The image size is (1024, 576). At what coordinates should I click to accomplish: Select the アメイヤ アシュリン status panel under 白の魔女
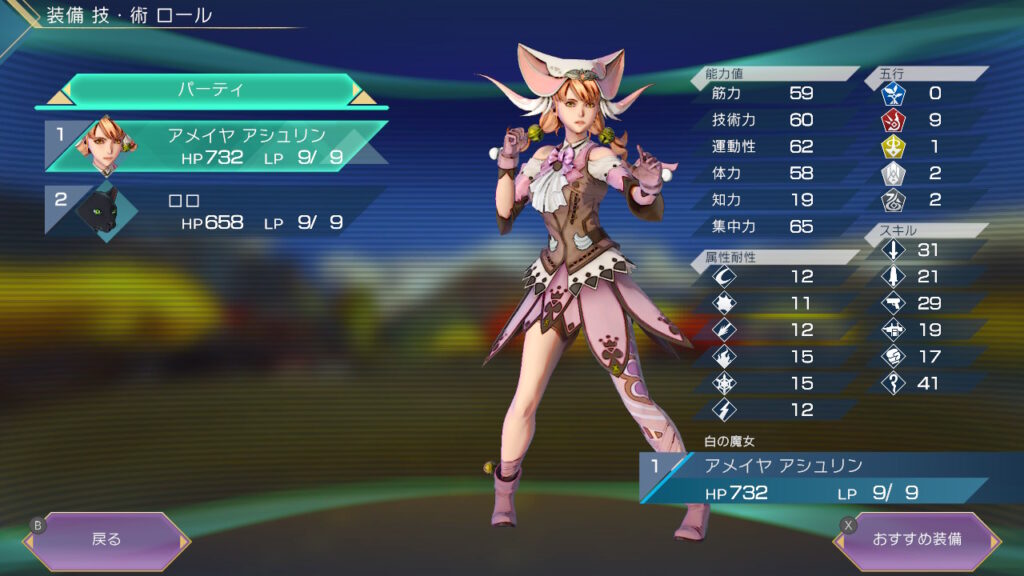pos(810,478)
